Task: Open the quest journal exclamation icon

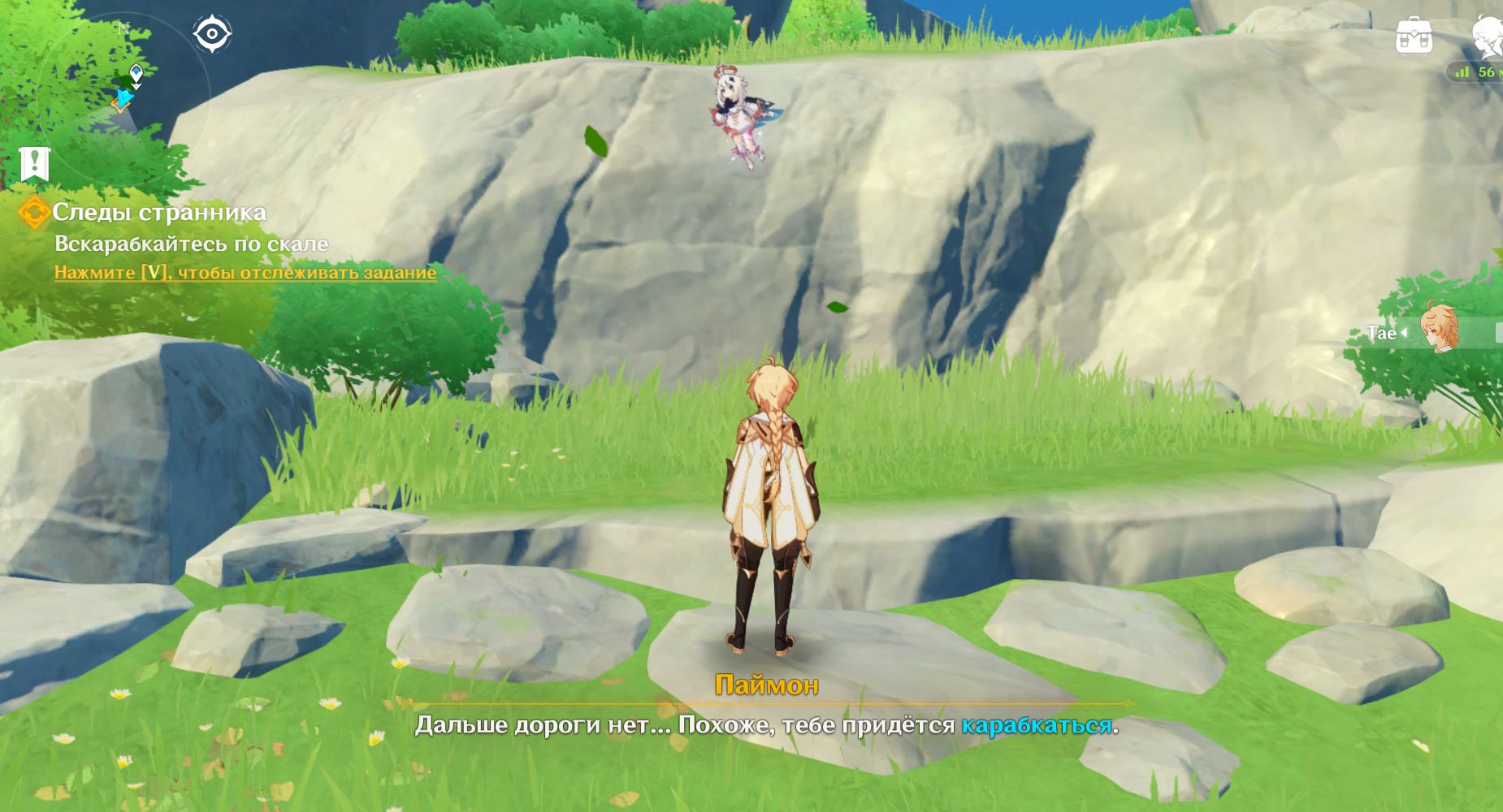Action: click(34, 164)
